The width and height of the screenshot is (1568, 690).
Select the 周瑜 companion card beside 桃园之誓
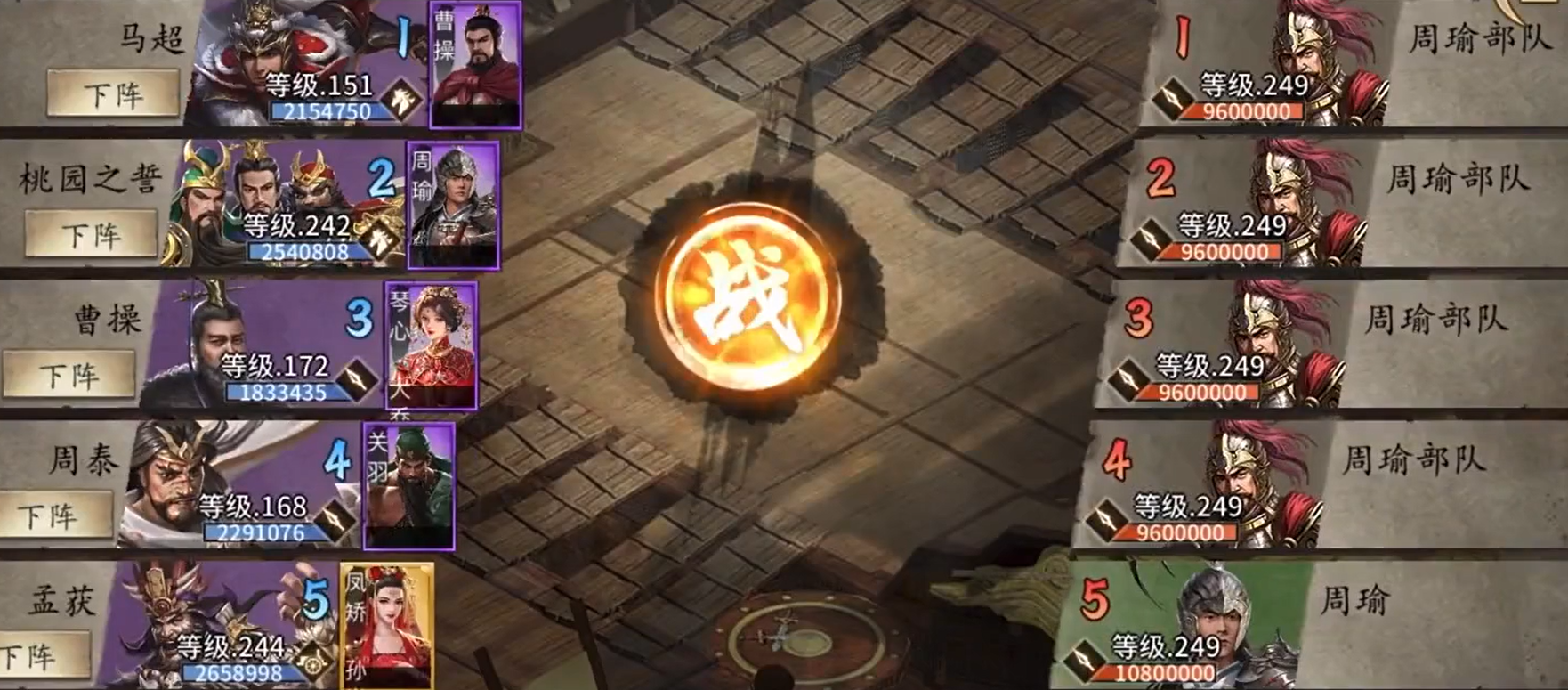[x=453, y=205]
